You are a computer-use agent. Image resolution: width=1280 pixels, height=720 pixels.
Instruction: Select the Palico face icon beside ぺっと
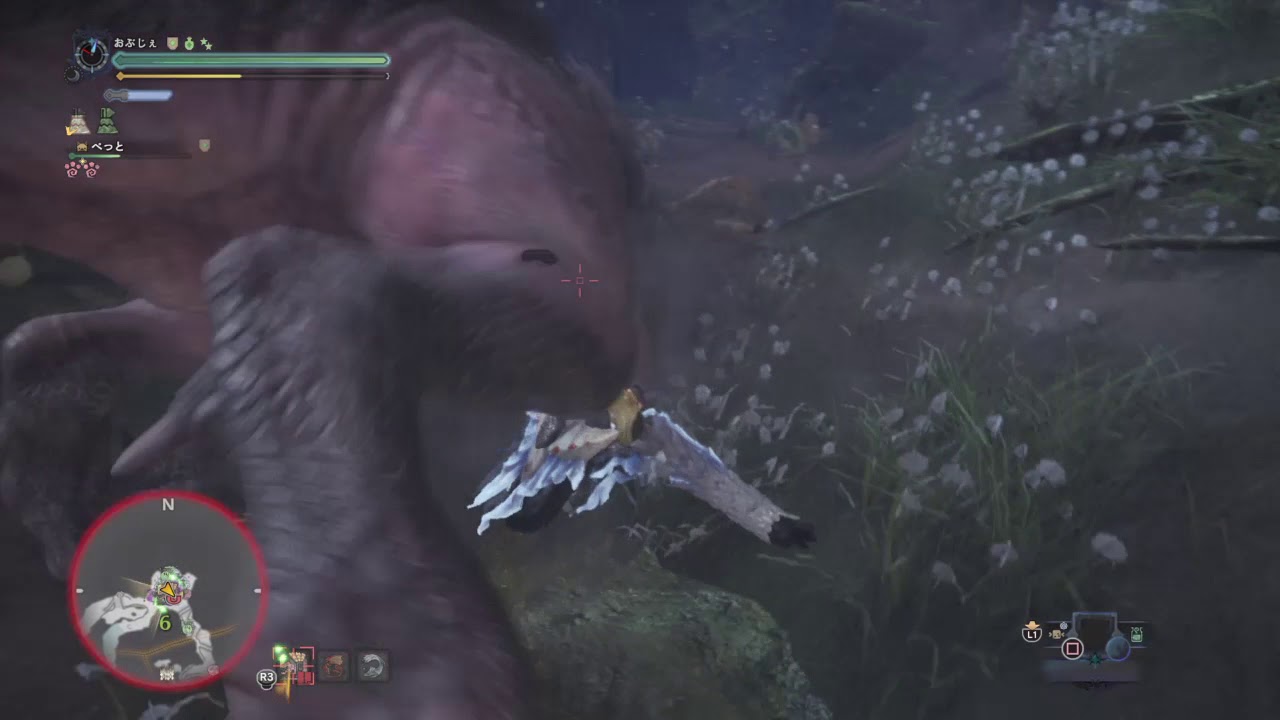tap(81, 145)
